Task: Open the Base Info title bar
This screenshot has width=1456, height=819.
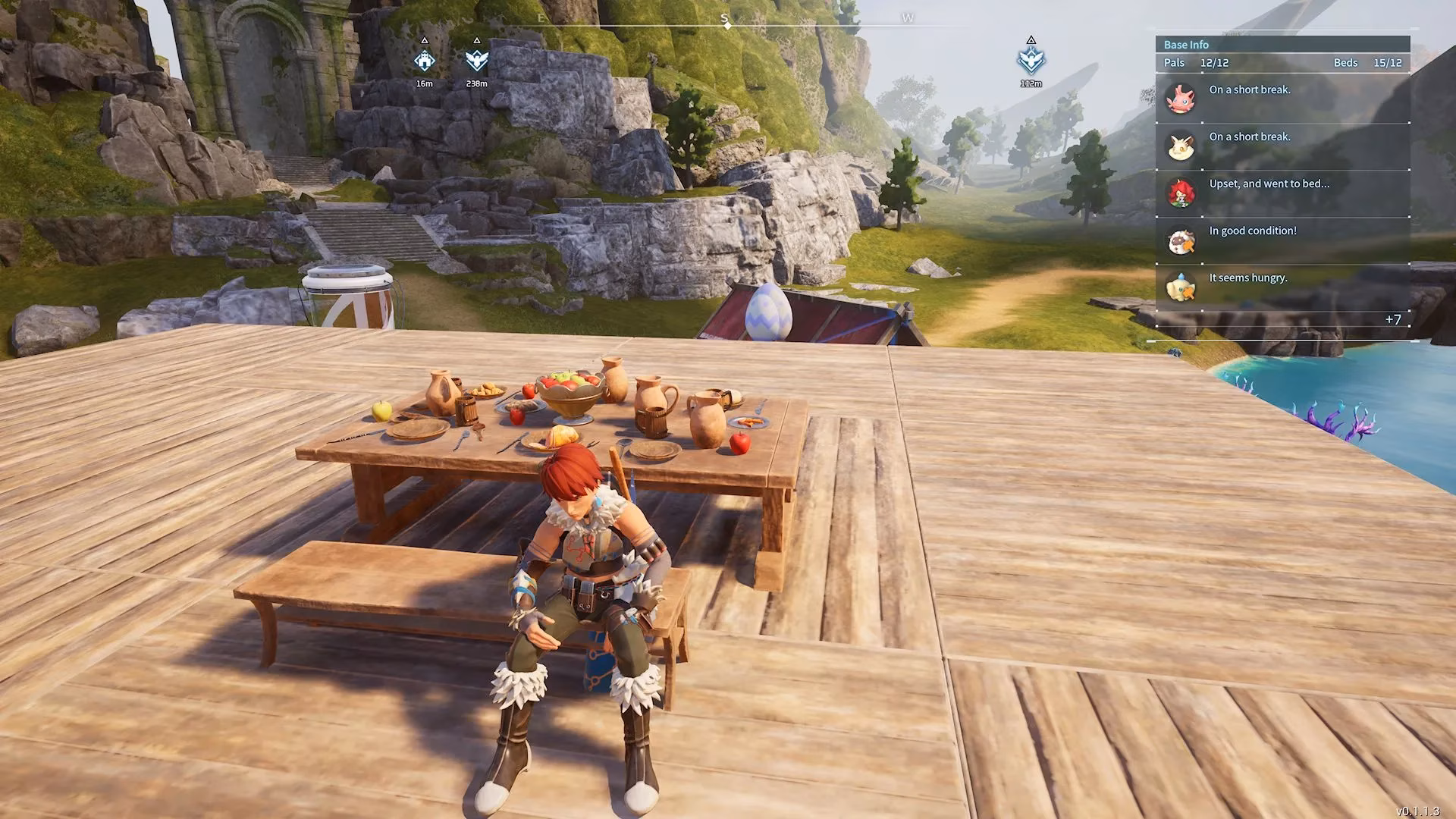Action: pyautogui.click(x=1282, y=44)
